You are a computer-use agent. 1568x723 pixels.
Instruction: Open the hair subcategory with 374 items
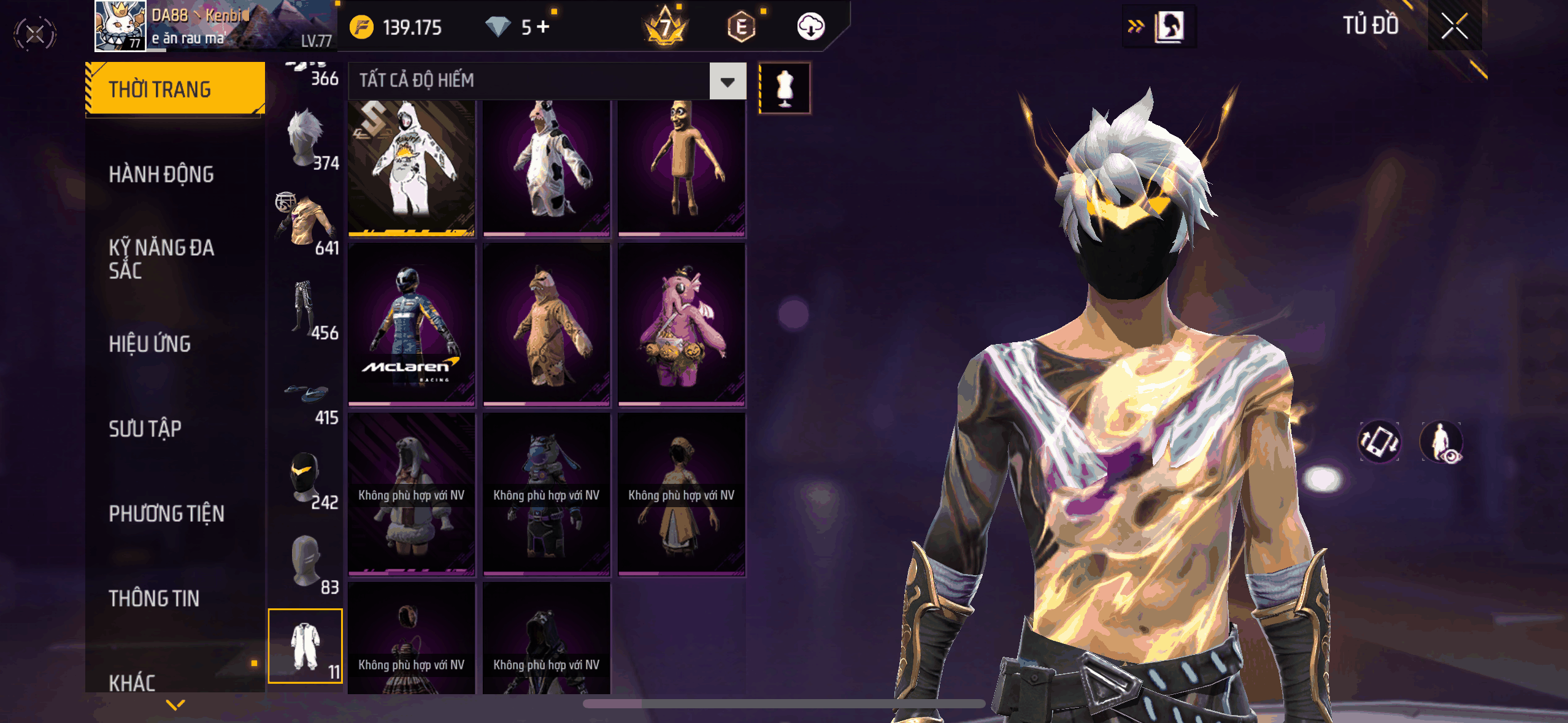pos(307,140)
